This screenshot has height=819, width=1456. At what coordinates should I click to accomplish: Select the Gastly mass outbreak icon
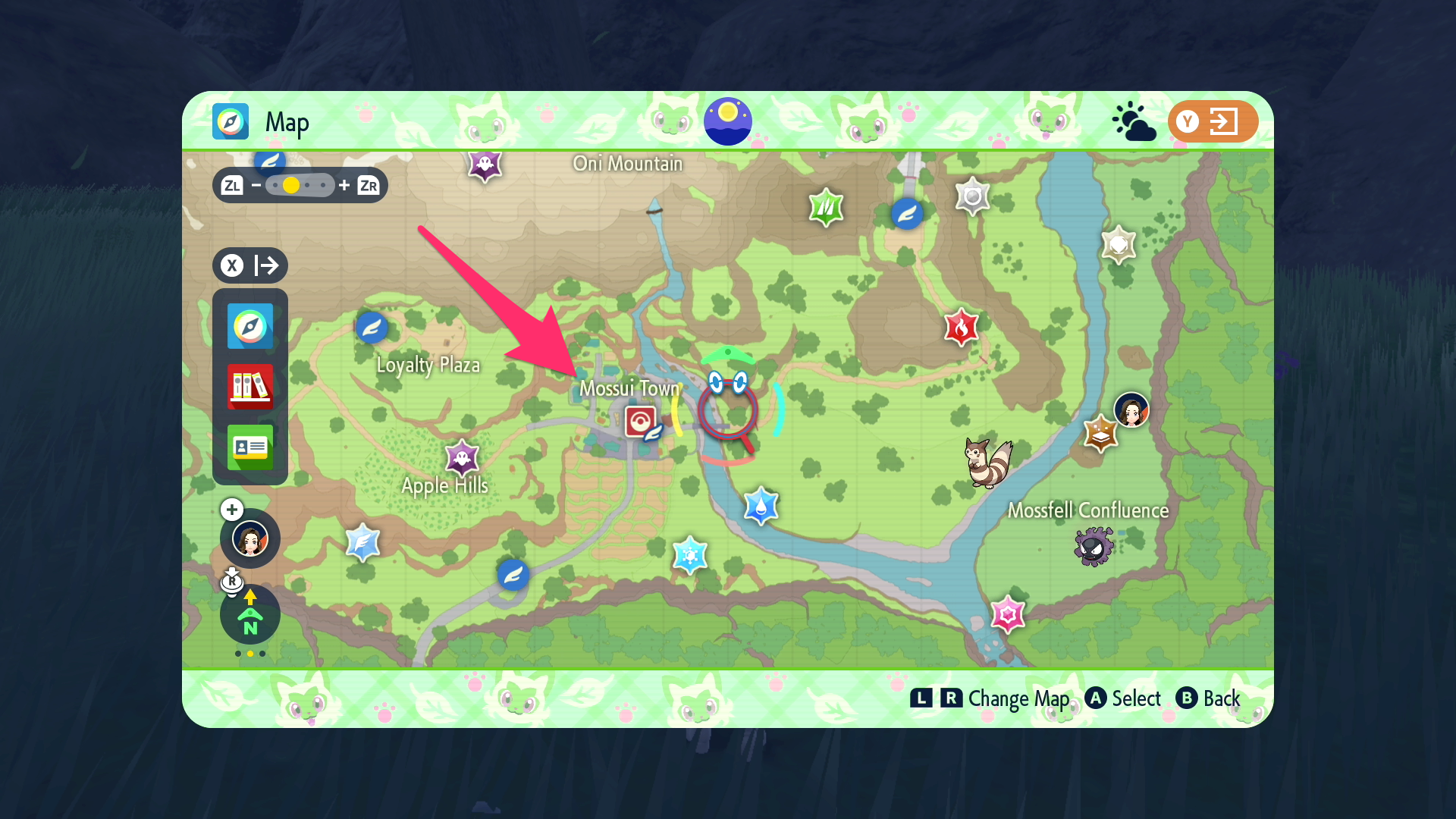pos(1094,544)
